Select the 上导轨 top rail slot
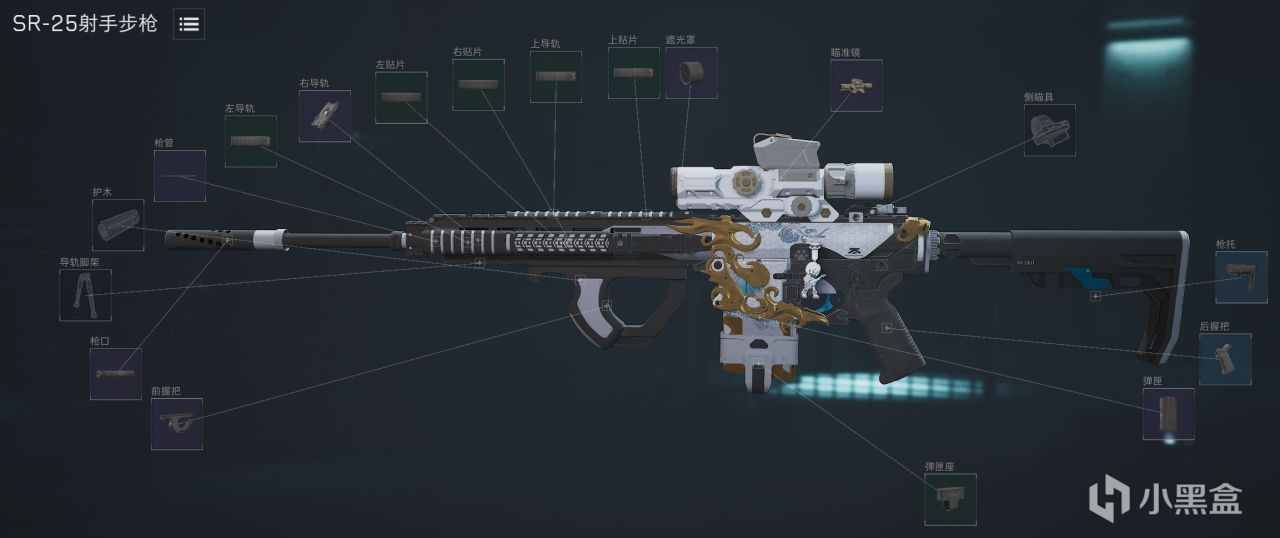Screen dimensions: 1280x538 point(555,77)
